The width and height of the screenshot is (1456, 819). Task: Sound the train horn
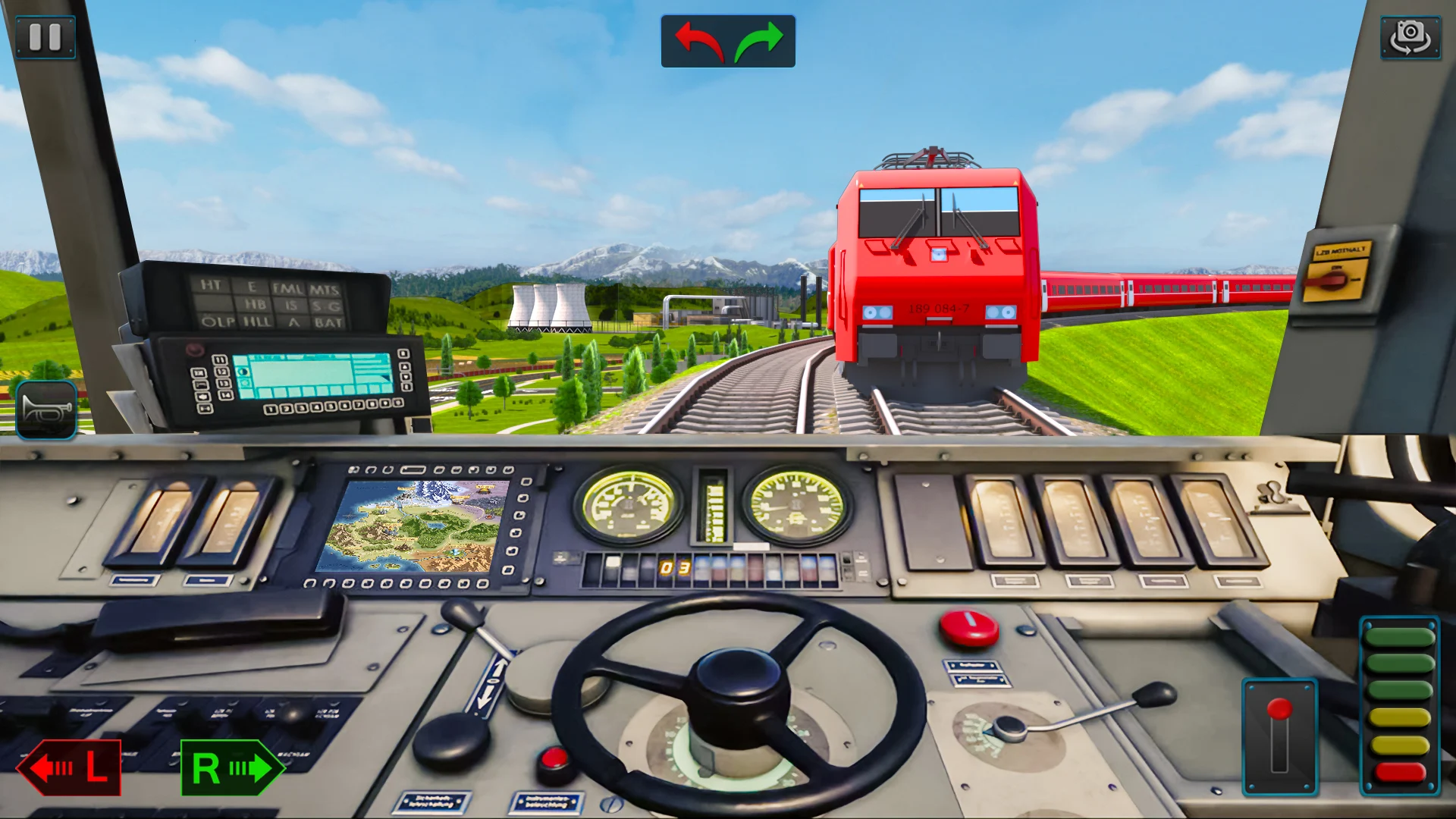[x=46, y=410]
